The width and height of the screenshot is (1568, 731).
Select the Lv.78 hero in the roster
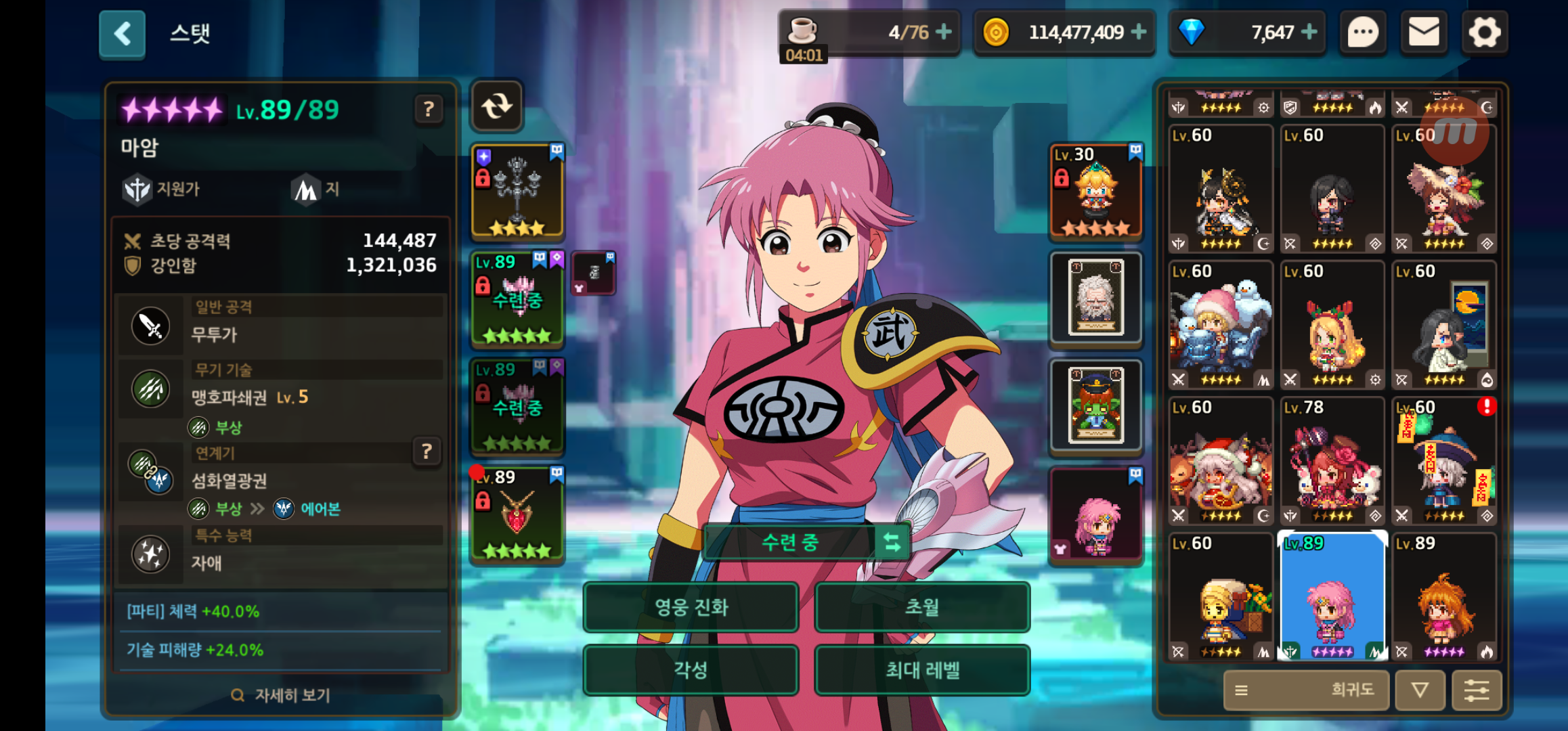pos(1331,461)
